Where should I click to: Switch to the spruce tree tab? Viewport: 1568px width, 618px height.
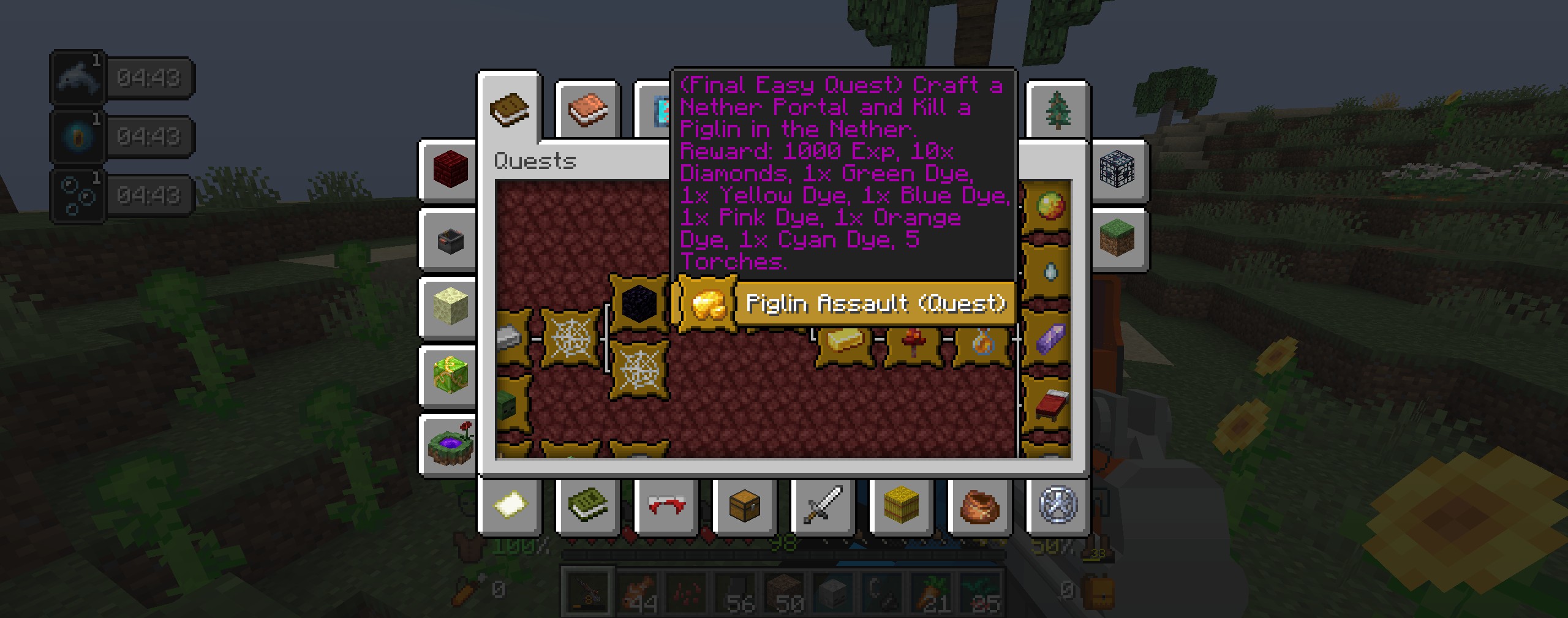pyautogui.click(x=1057, y=111)
